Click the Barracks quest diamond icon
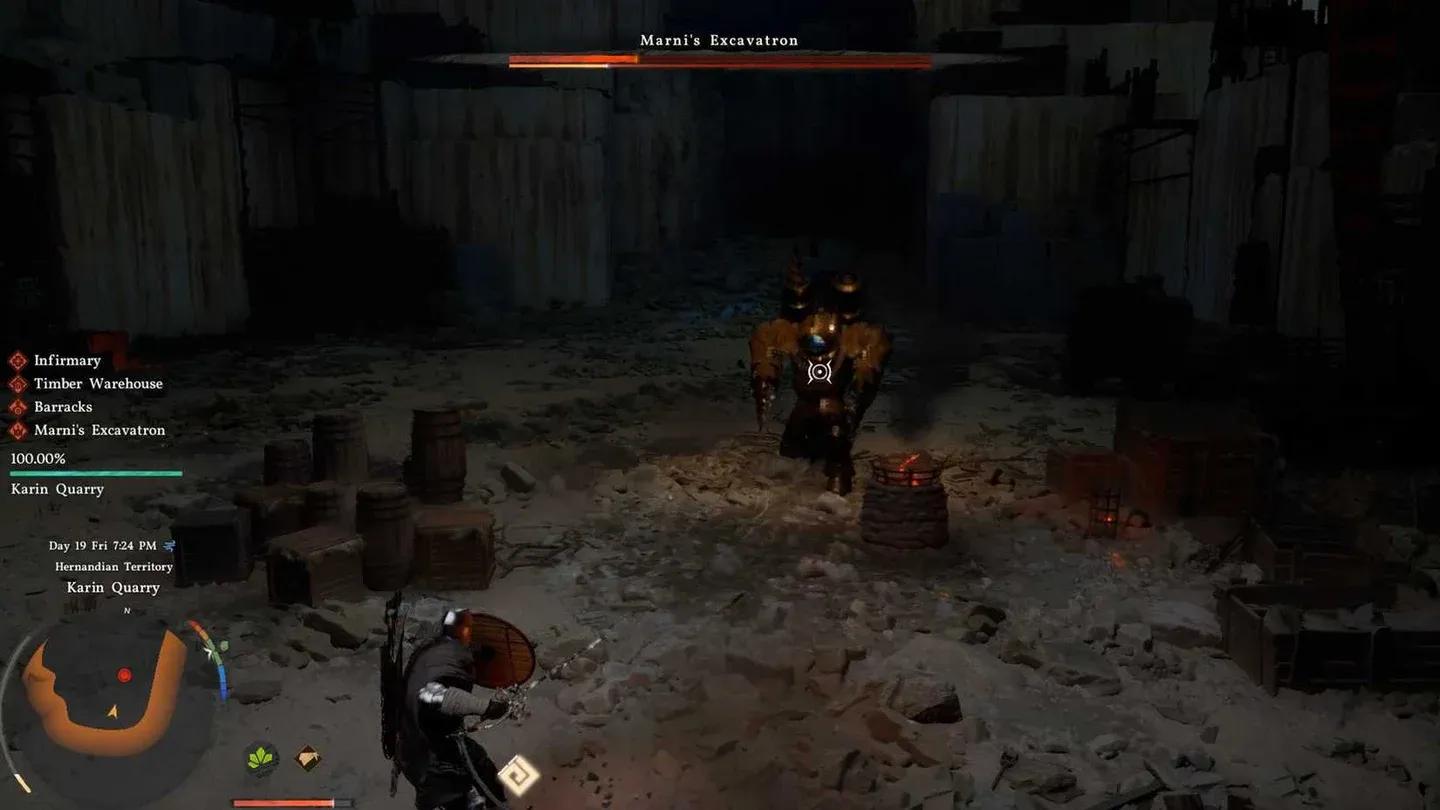 tap(17, 406)
